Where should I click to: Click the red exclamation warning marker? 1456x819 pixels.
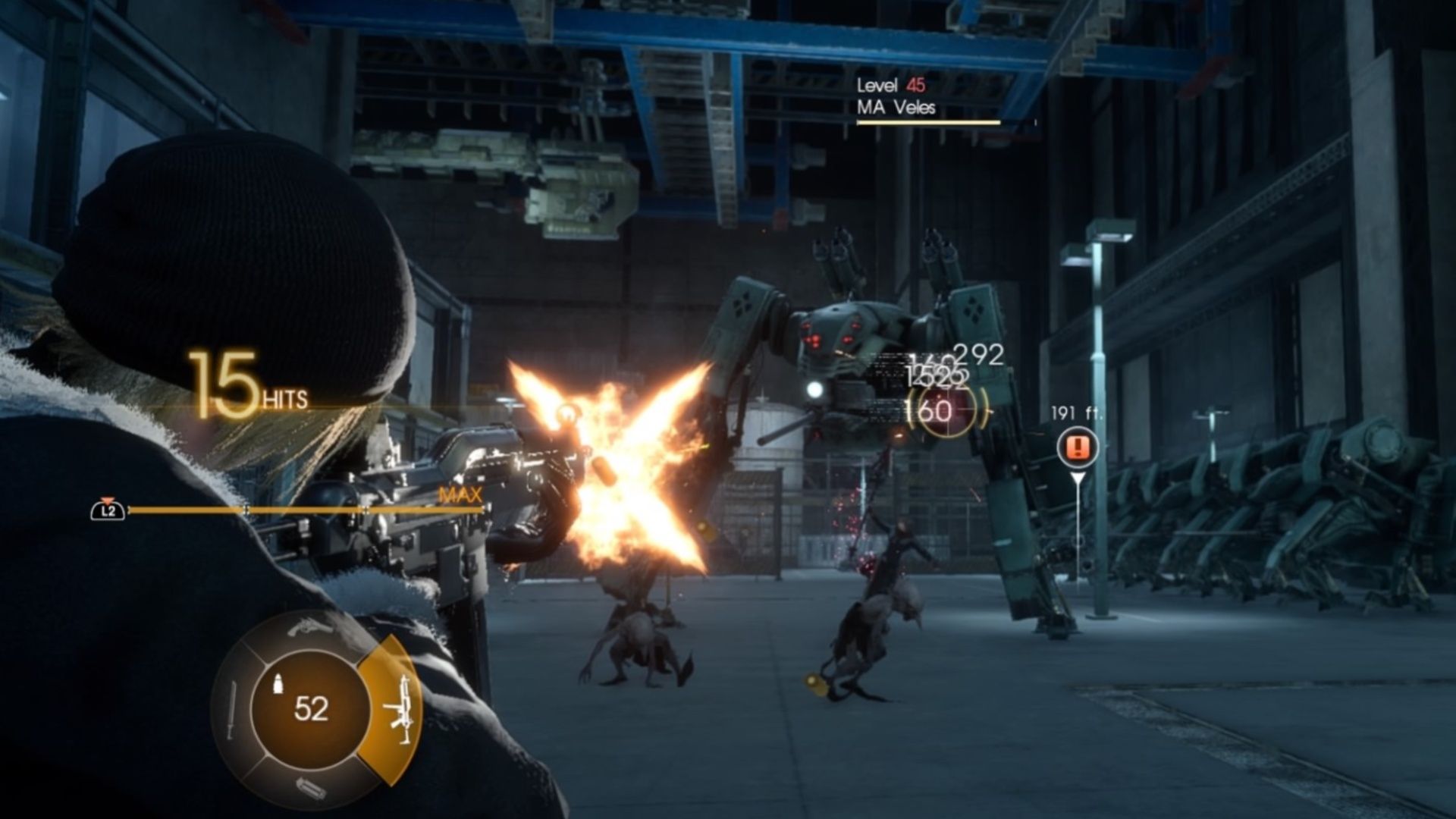tap(1077, 447)
